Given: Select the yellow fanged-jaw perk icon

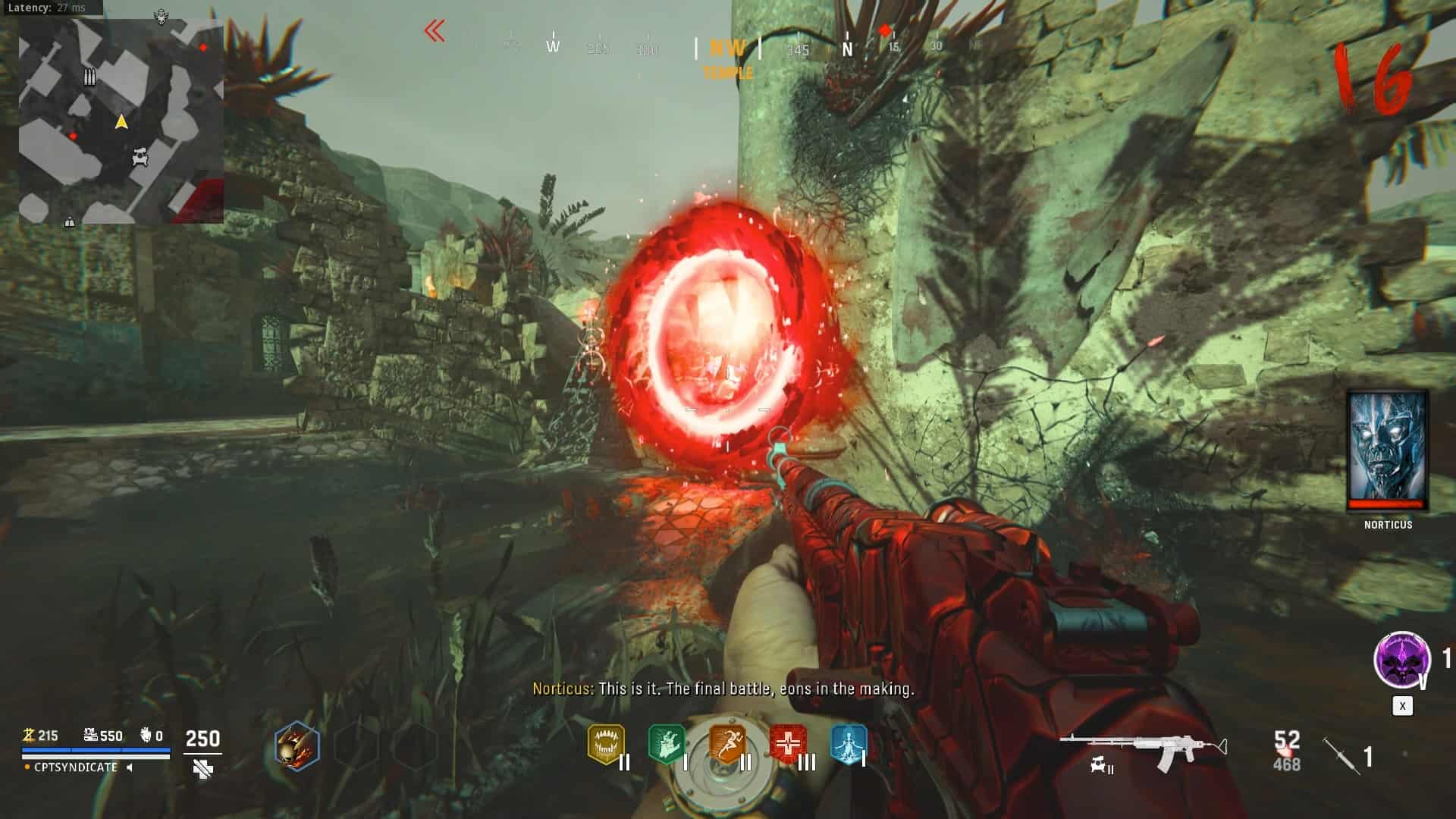Looking at the screenshot, I should 606,744.
